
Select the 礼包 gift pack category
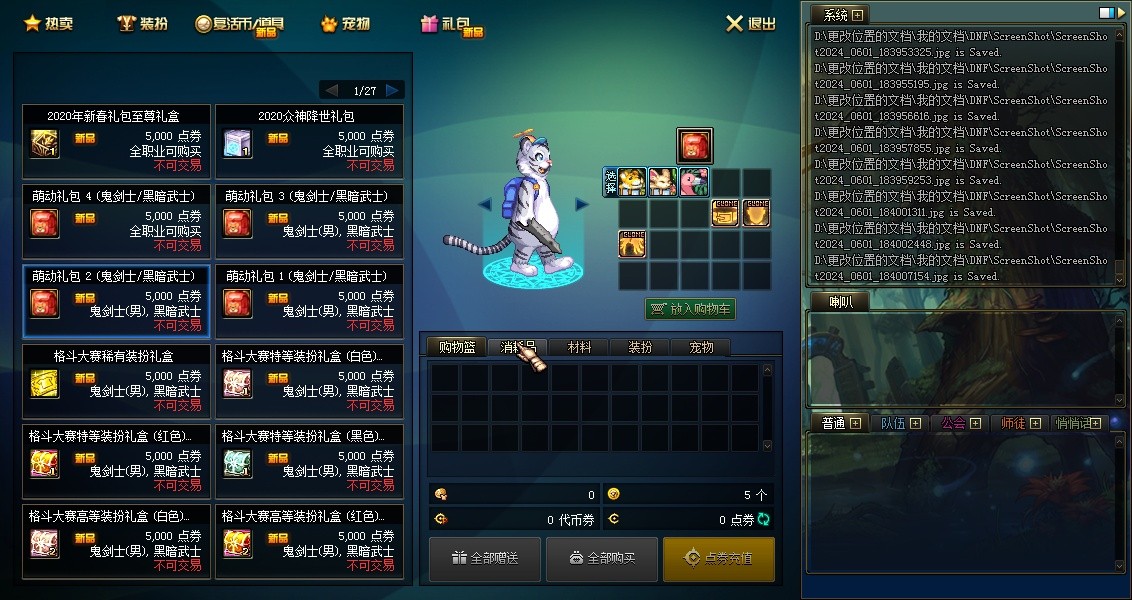coord(452,24)
